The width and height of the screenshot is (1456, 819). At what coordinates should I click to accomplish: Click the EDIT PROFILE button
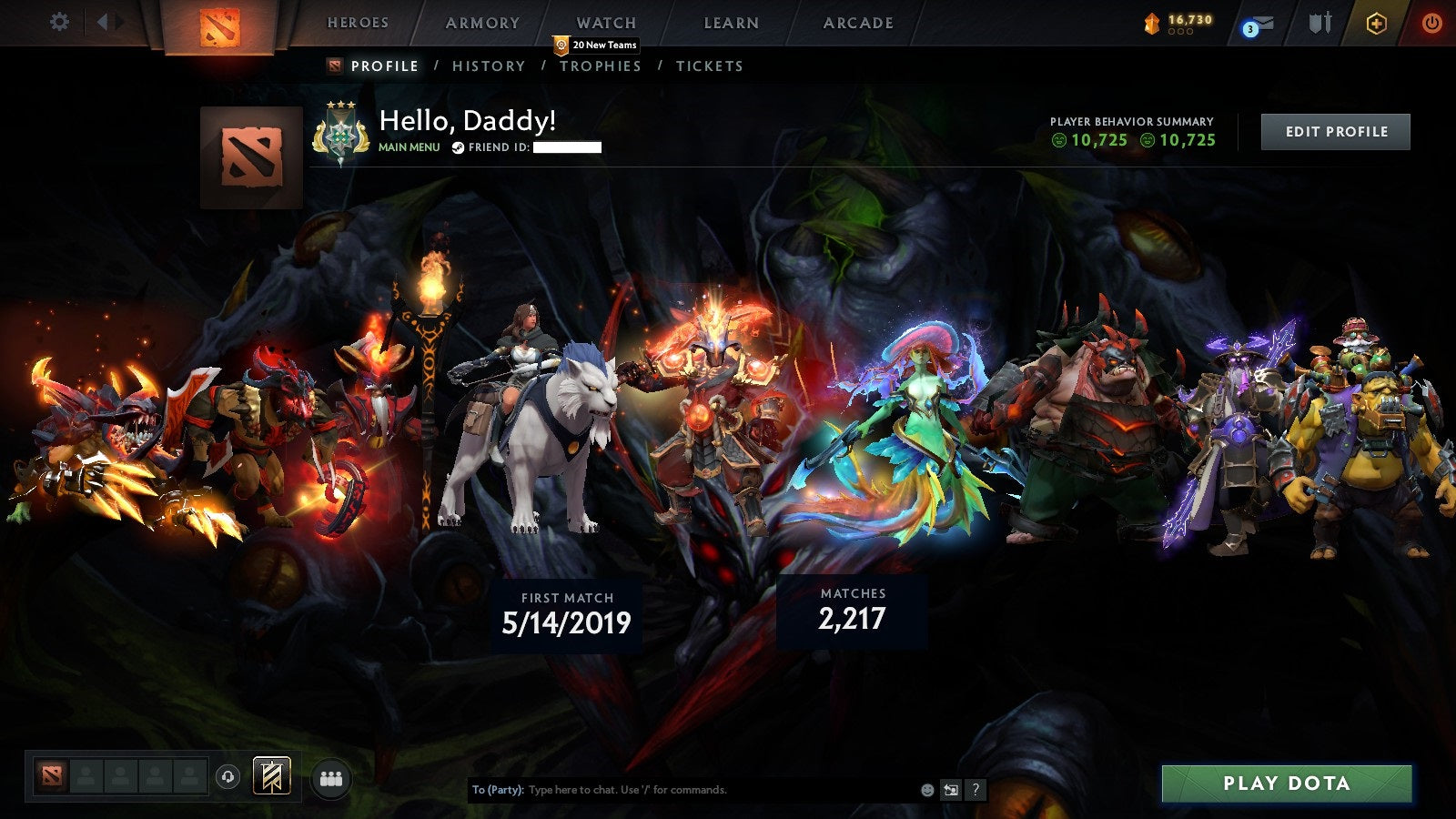click(x=1334, y=131)
